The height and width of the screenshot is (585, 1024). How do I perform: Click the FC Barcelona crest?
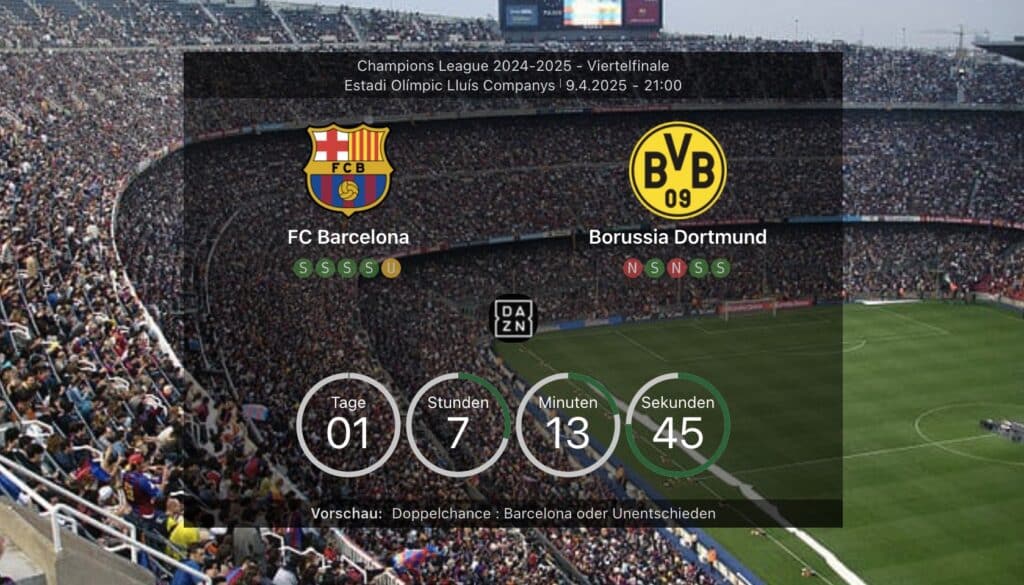pos(348,169)
